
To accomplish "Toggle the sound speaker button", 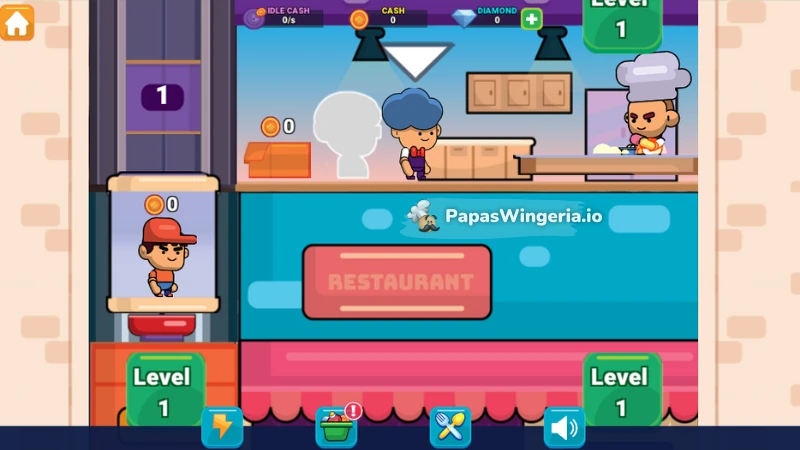I will coord(564,427).
